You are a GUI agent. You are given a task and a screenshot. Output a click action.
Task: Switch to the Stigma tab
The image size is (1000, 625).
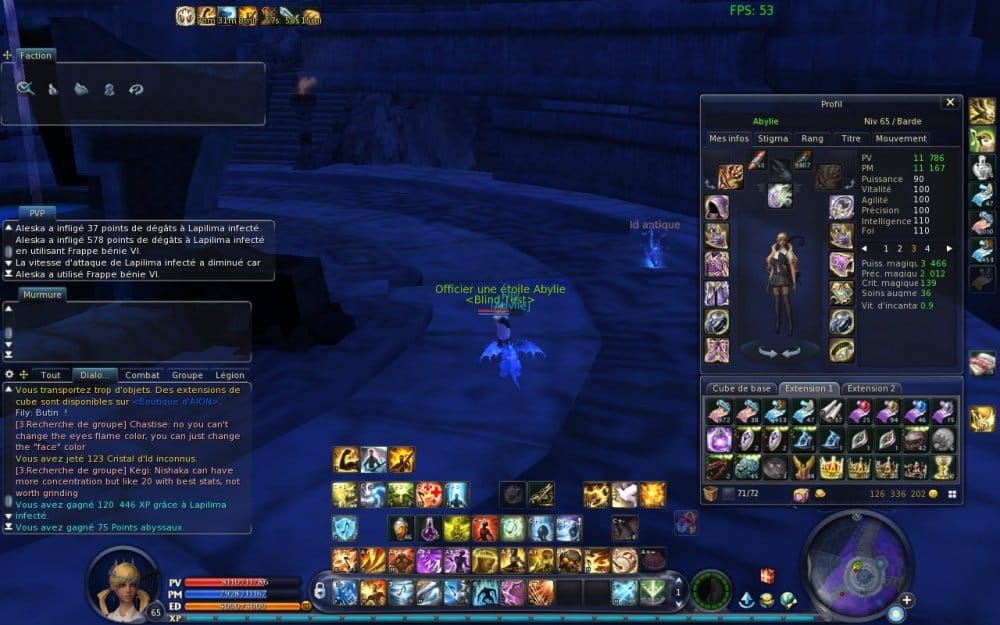pos(773,138)
